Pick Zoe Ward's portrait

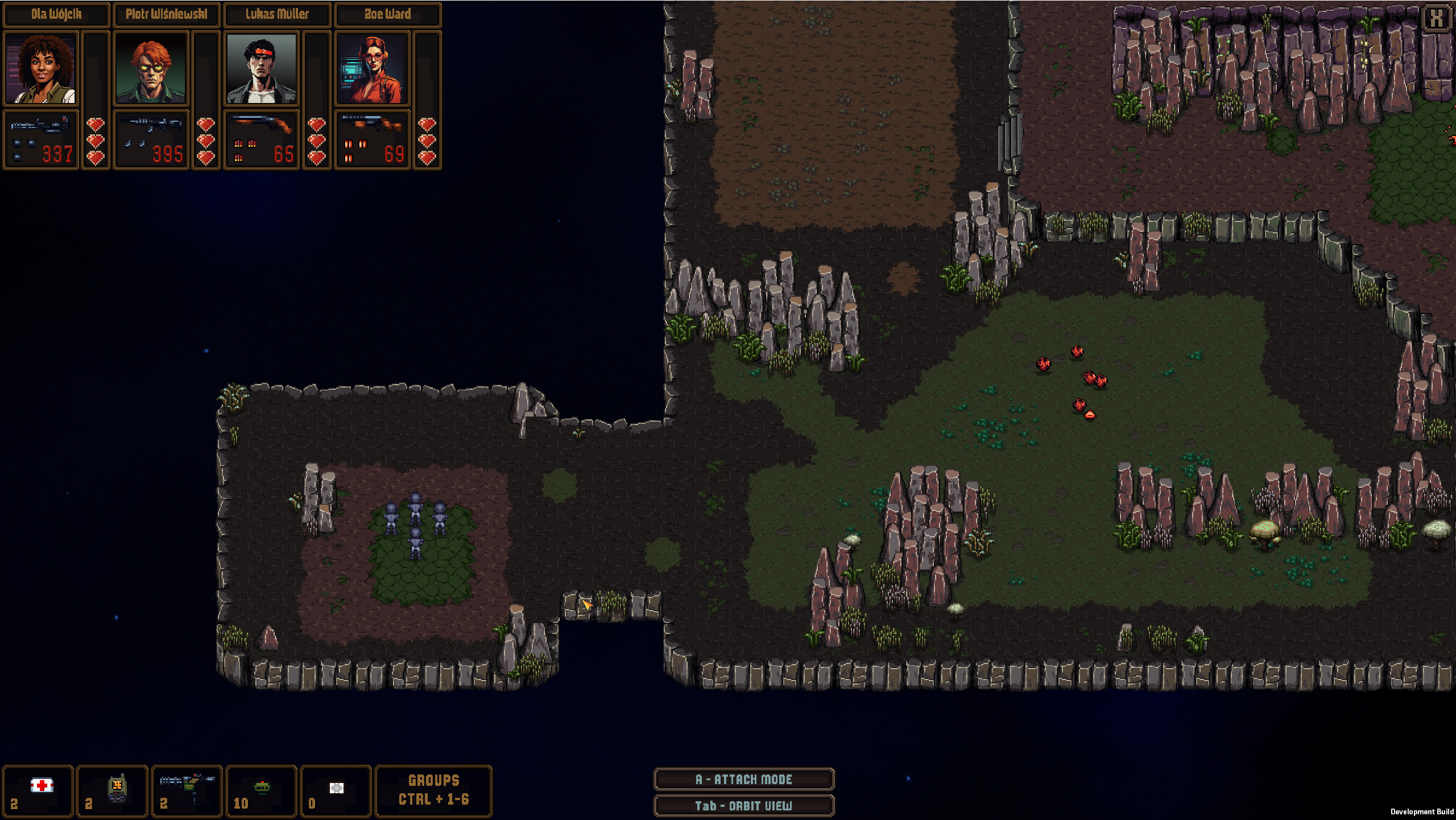pos(372,69)
